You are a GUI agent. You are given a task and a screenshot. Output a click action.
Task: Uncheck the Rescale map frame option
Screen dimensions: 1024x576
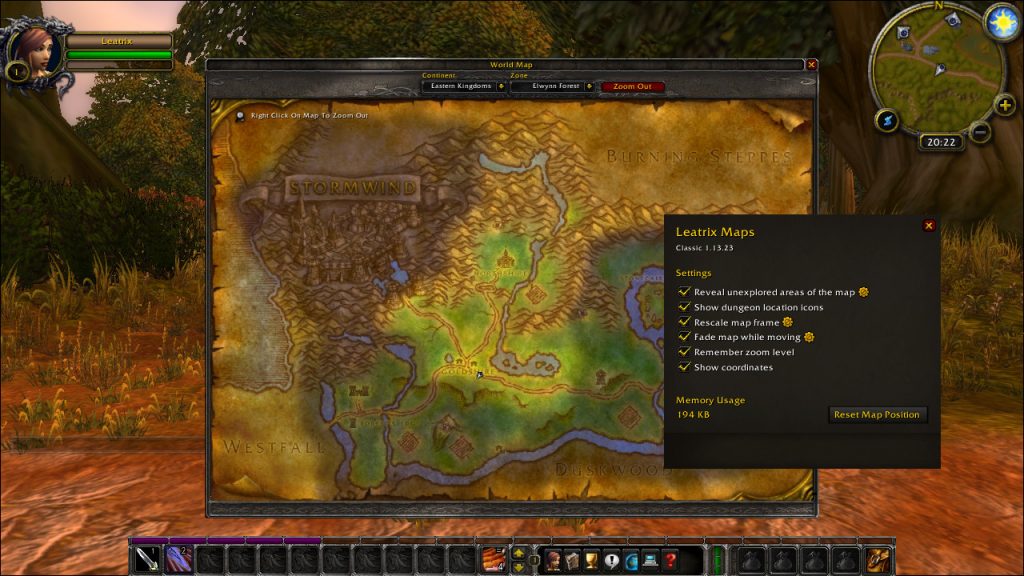coord(685,322)
